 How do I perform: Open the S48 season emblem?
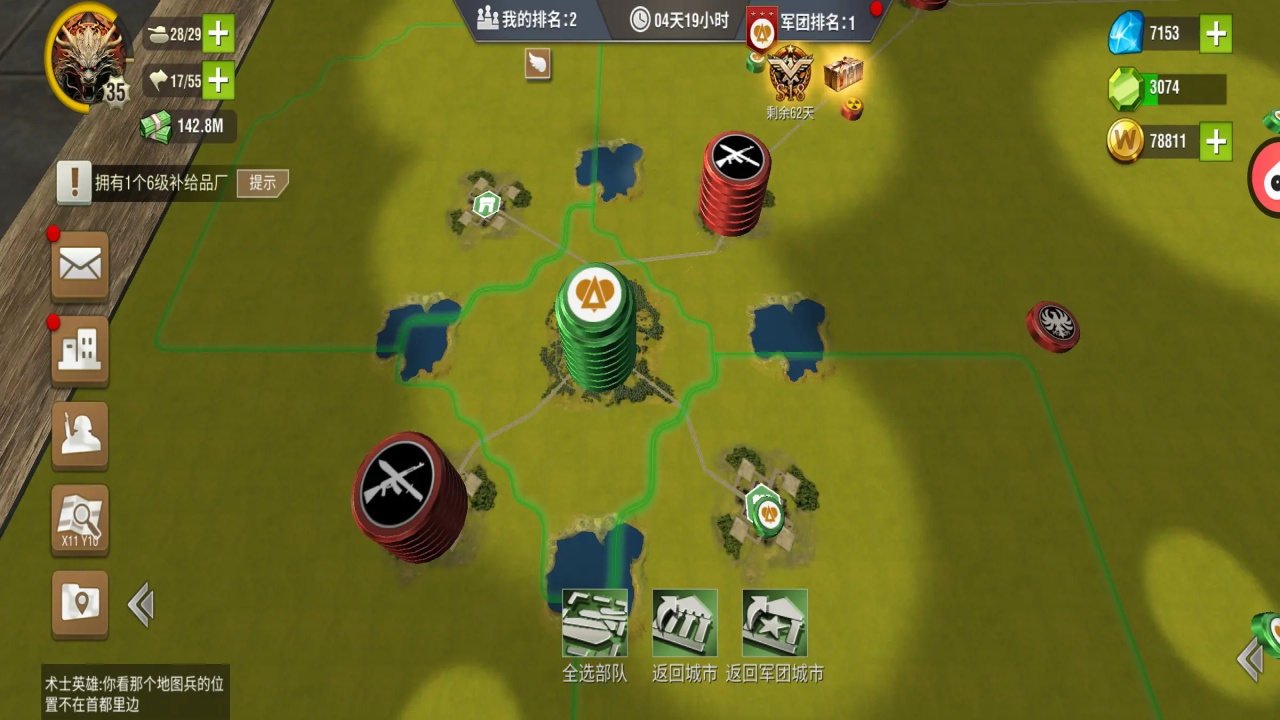(790, 73)
